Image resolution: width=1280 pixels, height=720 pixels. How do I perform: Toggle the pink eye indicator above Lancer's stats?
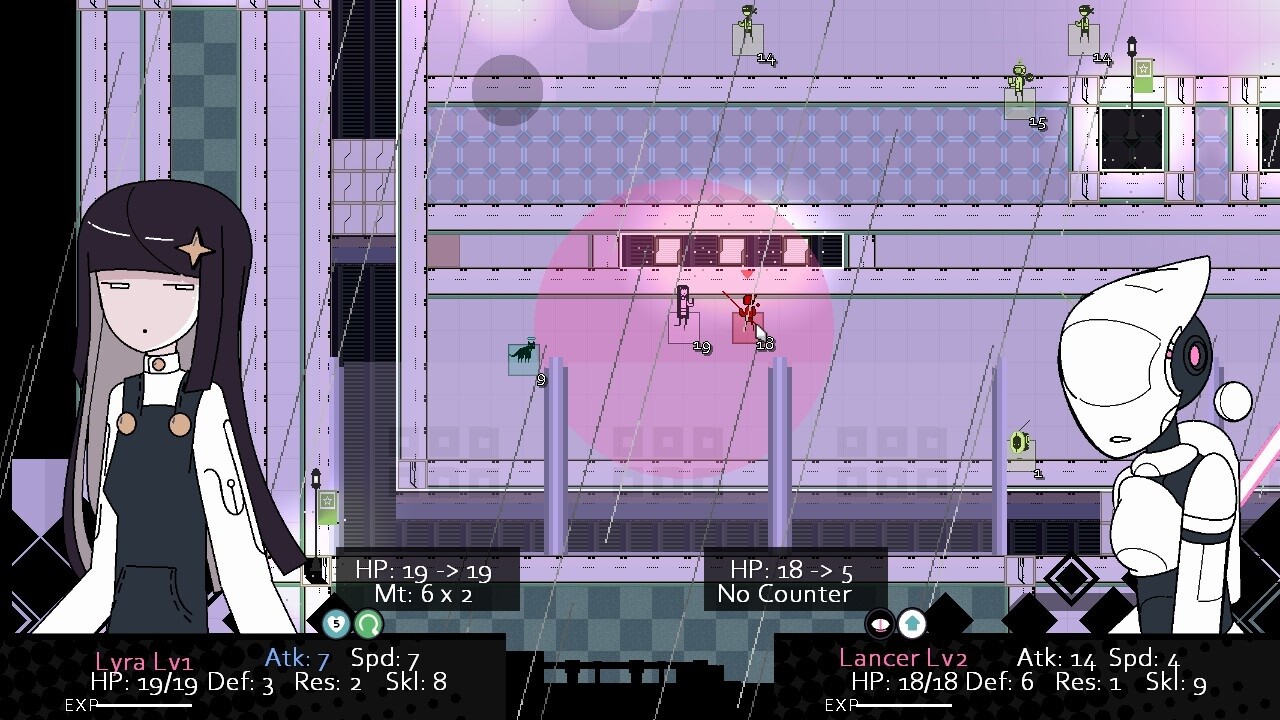click(x=878, y=624)
